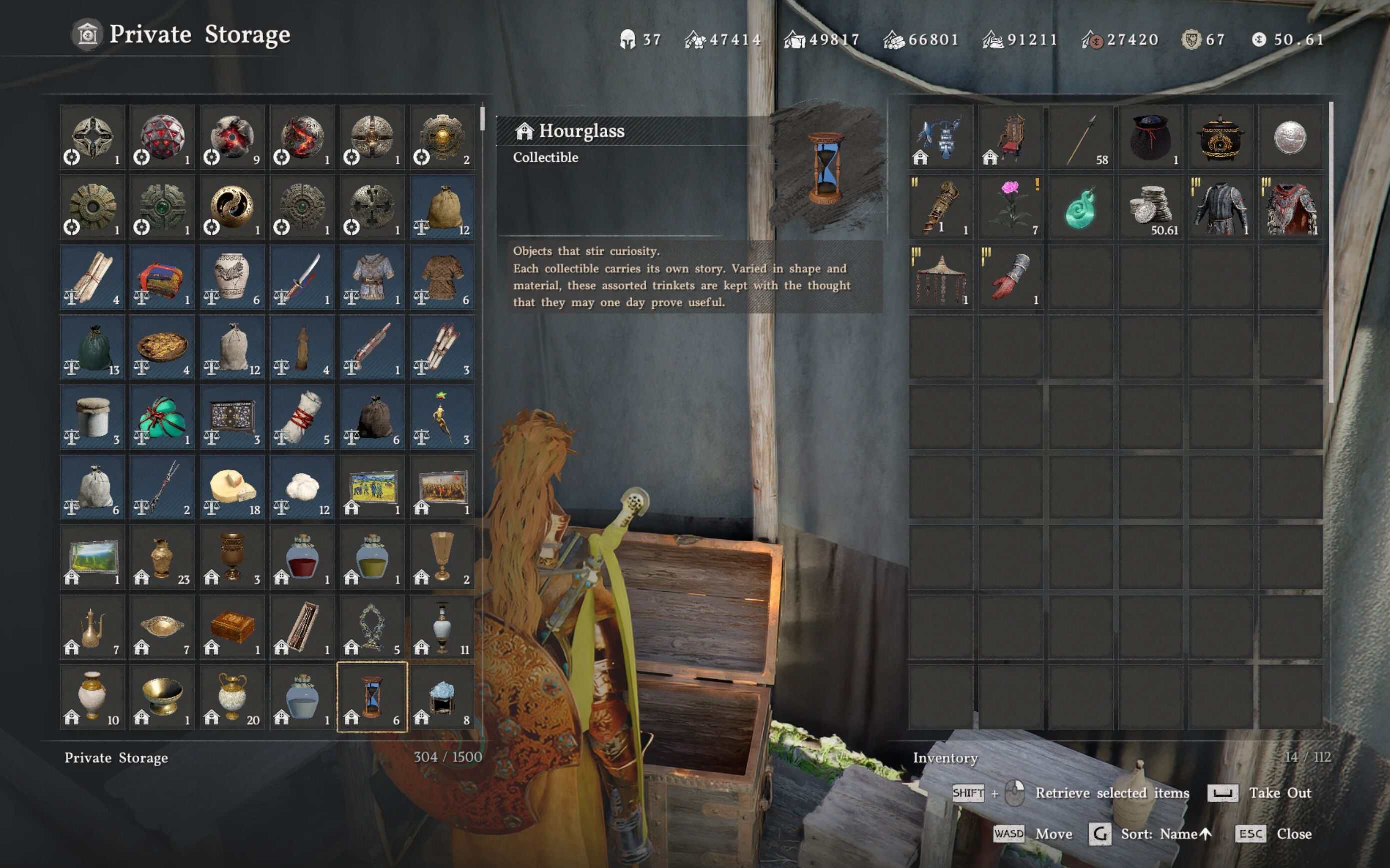Click the storage grid scrollbar
This screenshot has height=868, width=1390.
[482, 119]
